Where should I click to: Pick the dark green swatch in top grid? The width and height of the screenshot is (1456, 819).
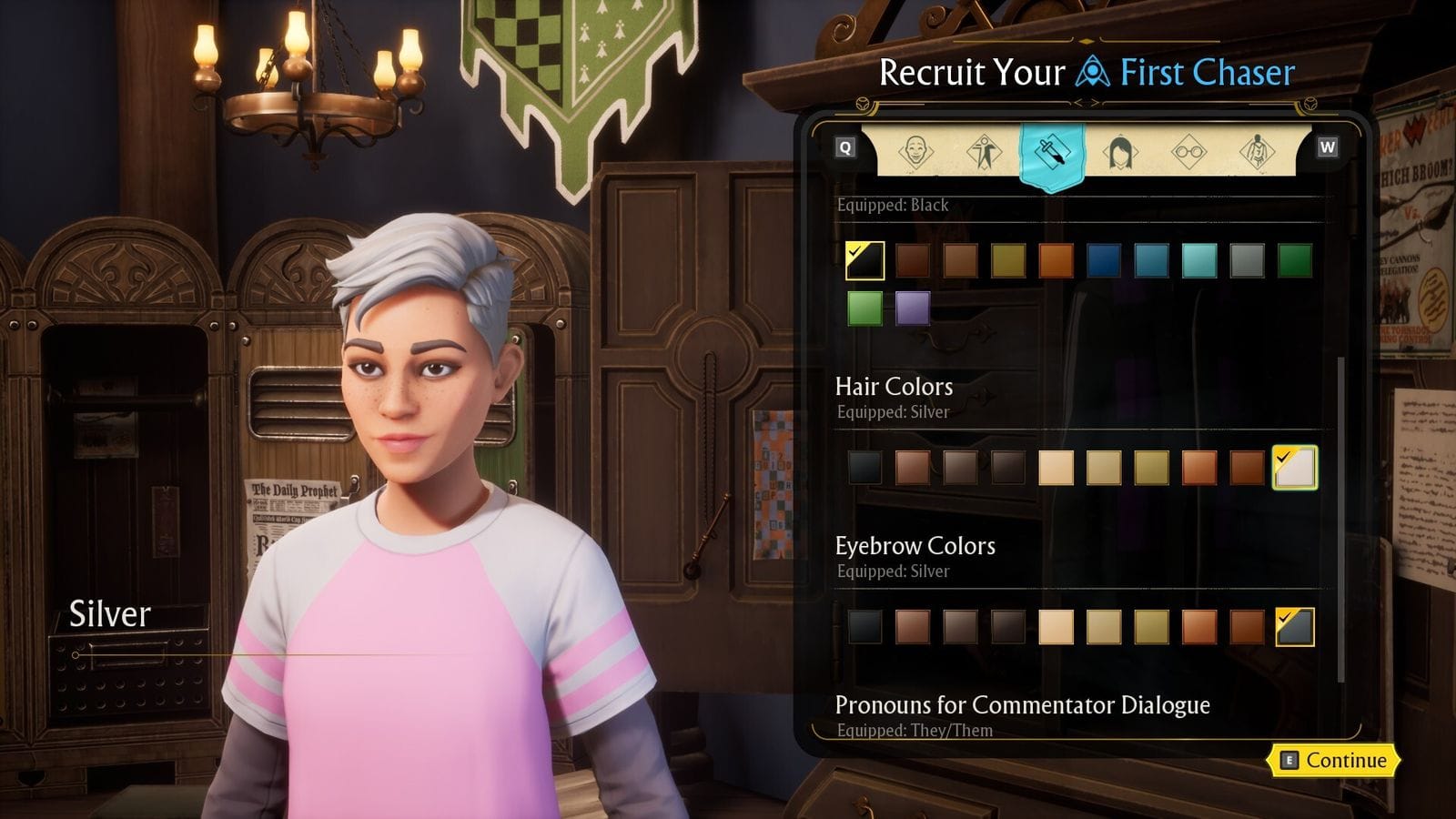(1294, 261)
